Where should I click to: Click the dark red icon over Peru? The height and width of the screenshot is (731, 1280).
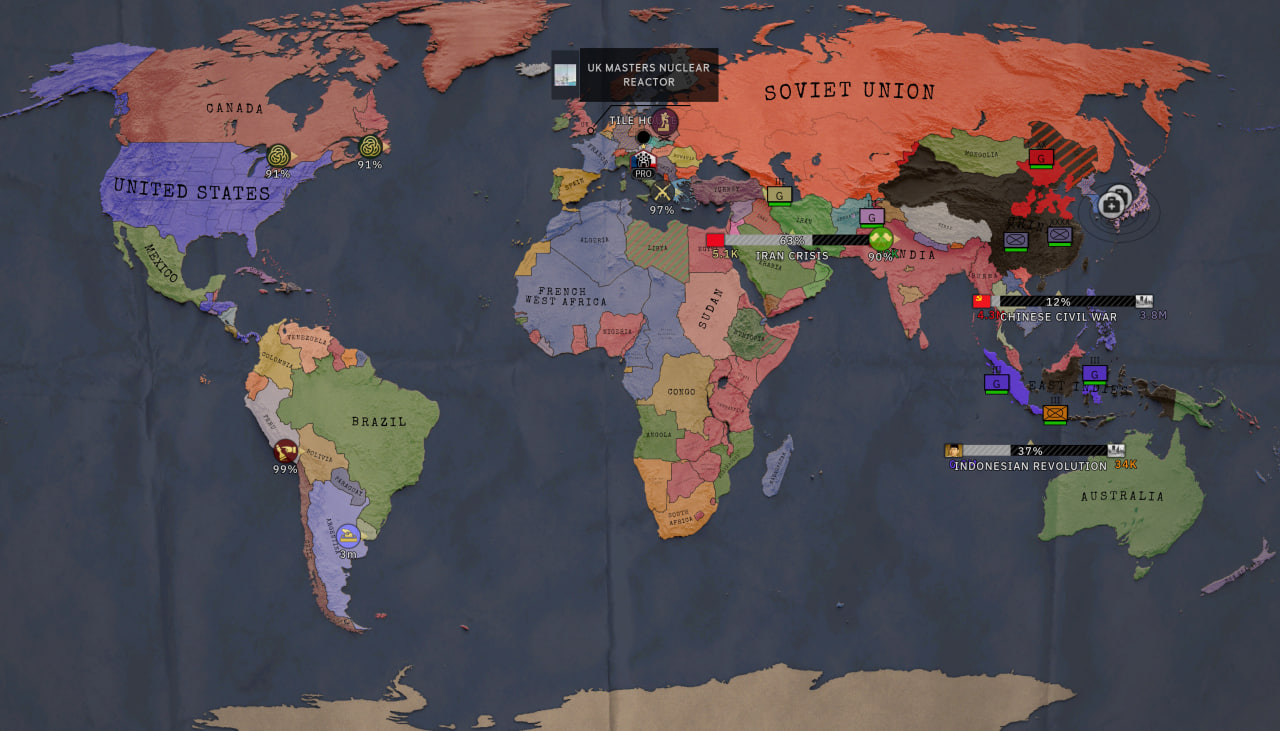[285, 451]
